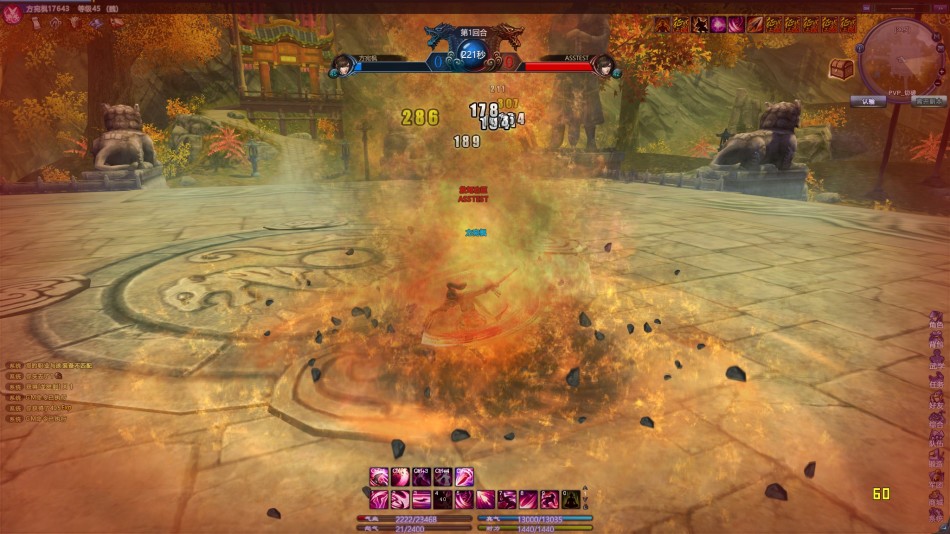Click the 认输 surrender button
Screen dimensions: 950x534
(x=867, y=101)
